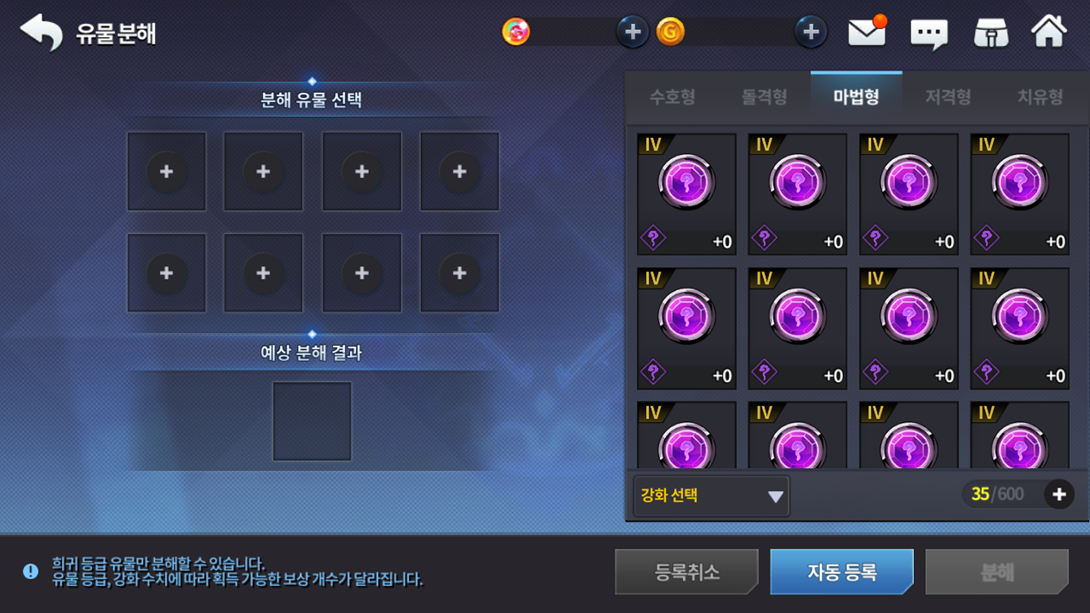Add more gems with plus button
This screenshot has width=1090, height=613.
click(x=632, y=32)
